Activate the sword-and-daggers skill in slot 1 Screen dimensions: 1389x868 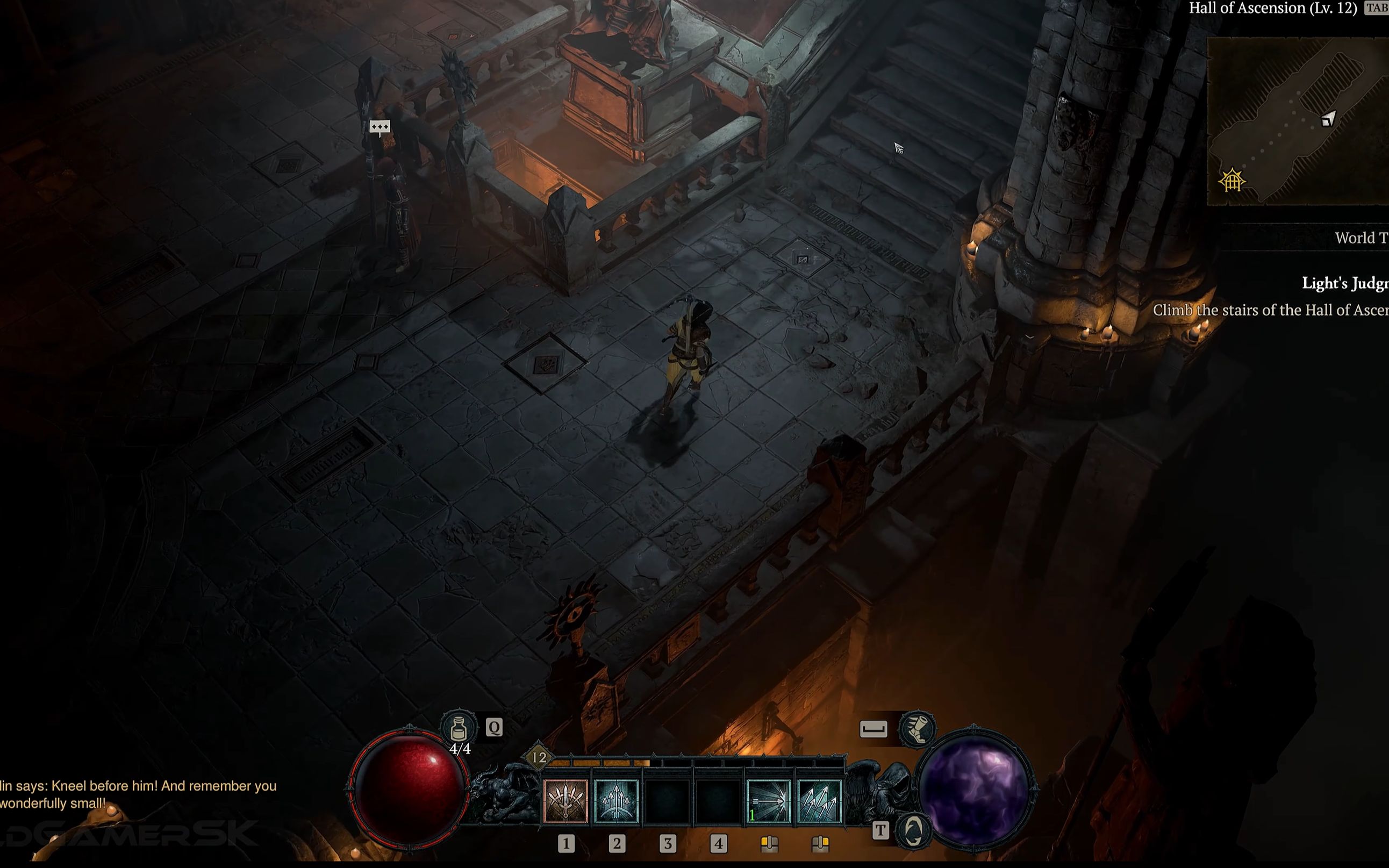click(565, 801)
